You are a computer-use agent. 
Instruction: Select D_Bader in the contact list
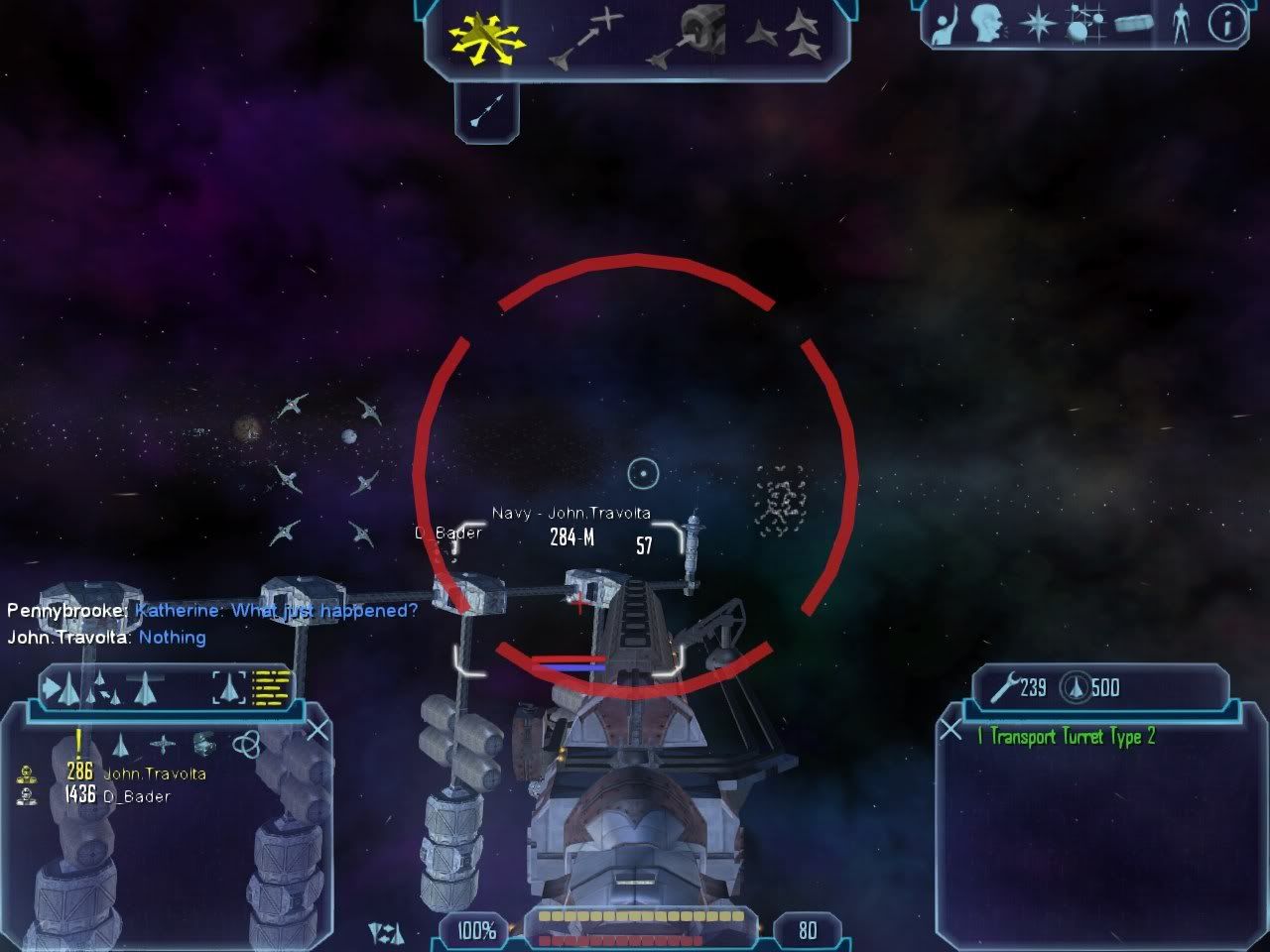[x=136, y=796]
